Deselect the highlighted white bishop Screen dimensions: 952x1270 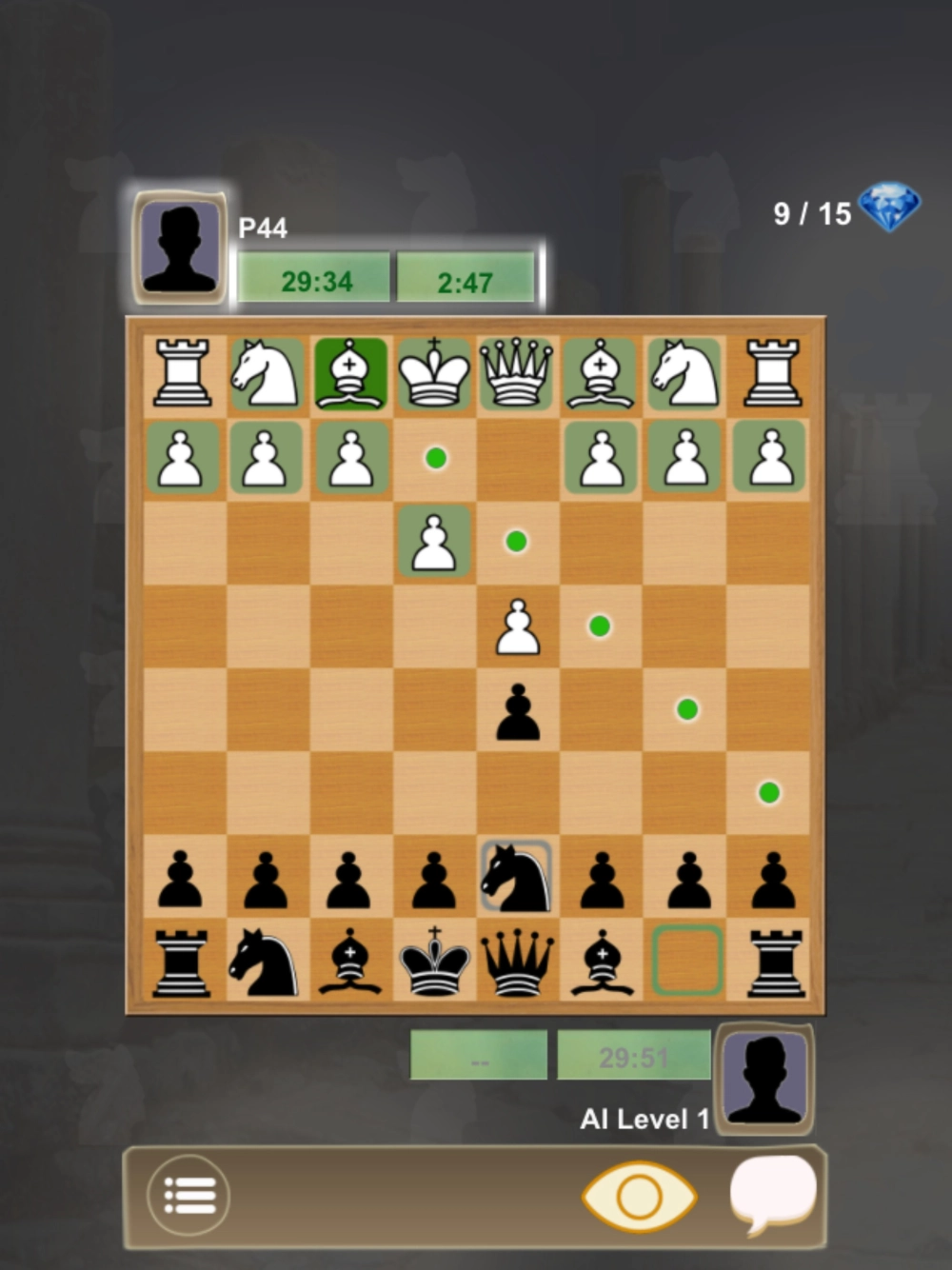pyautogui.click(x=351, y=375)
